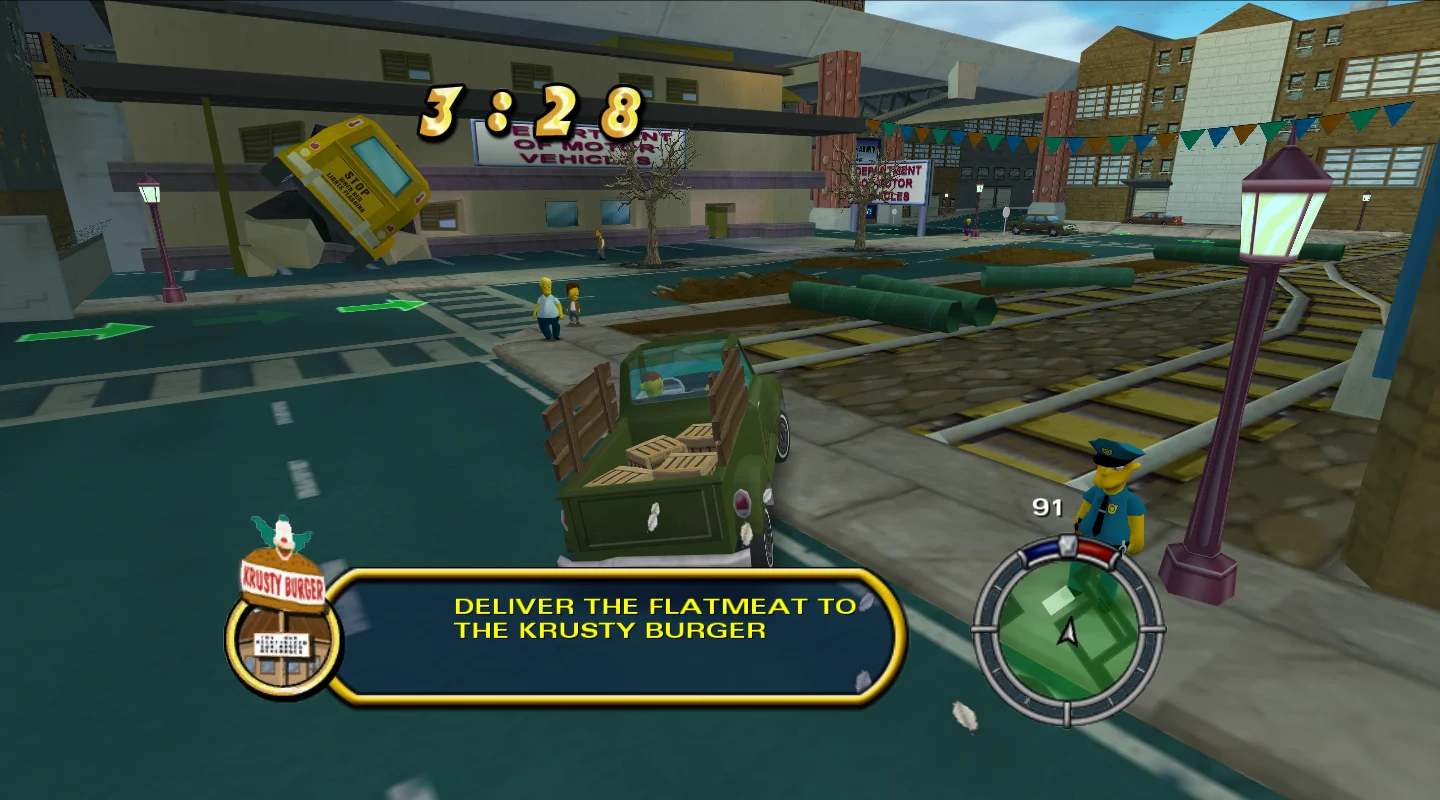Click the Deliver the Flatmeat objective panel
The image size is (1440, 800).
(x=614, y=635)
